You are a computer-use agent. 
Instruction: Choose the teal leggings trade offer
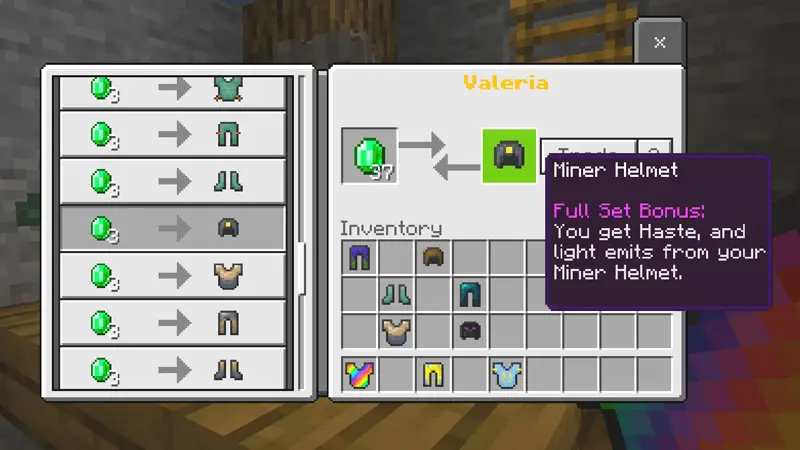[173, 136]
